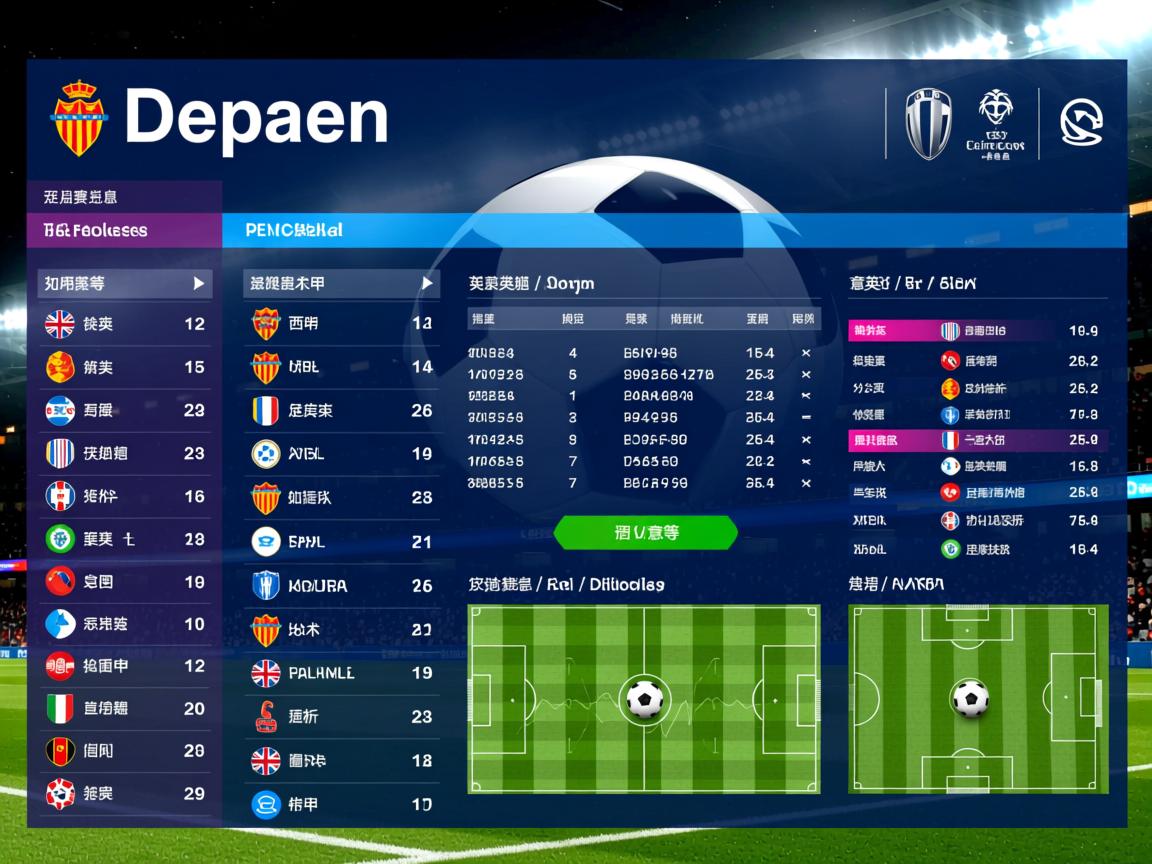The width and height of the screenshot is (1152, 864).
Task: Choose the row showing 29 with red-white ball icon
Action: pos(125,794)
